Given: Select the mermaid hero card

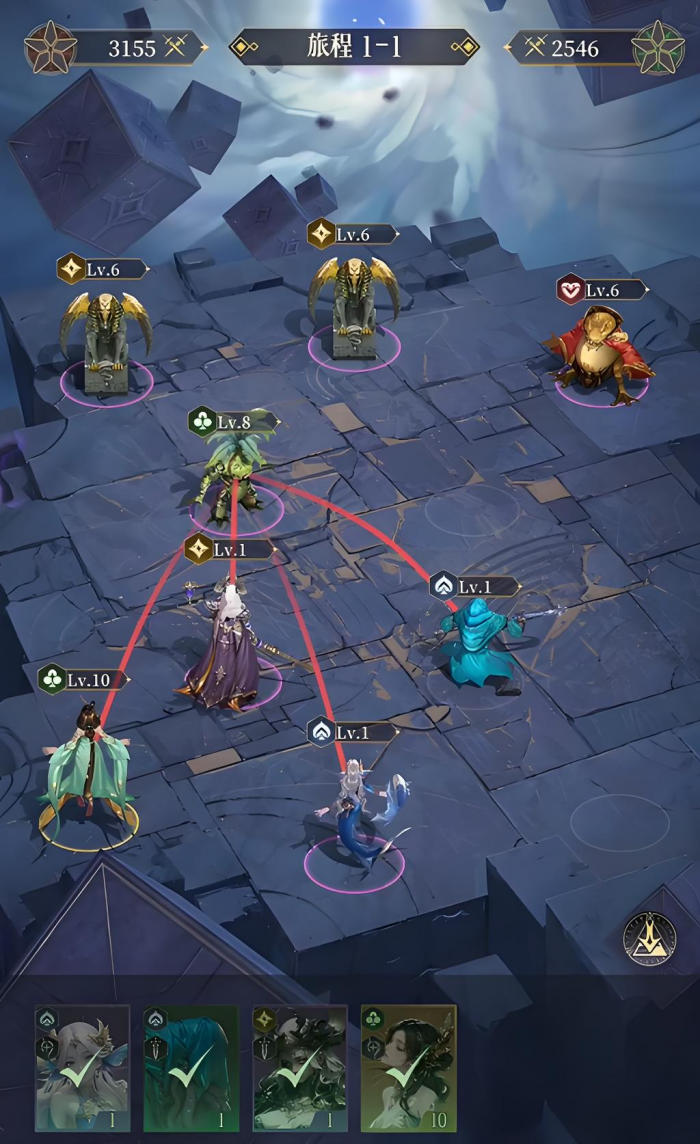Looking at the screenshot, I should (83, 1067).
